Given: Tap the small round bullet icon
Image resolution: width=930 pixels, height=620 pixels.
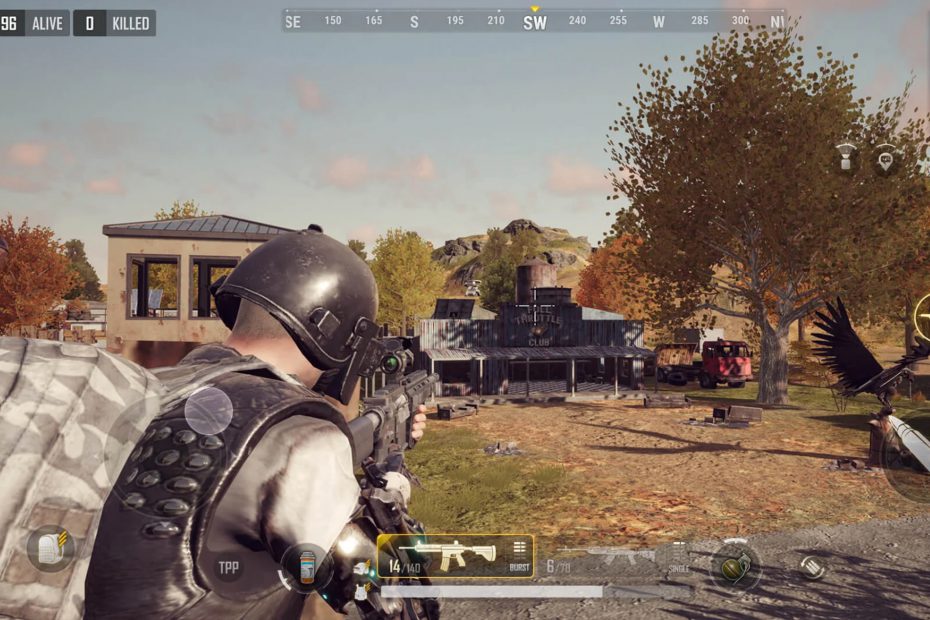Looking at the screenshot, I should tap(813, 566).
